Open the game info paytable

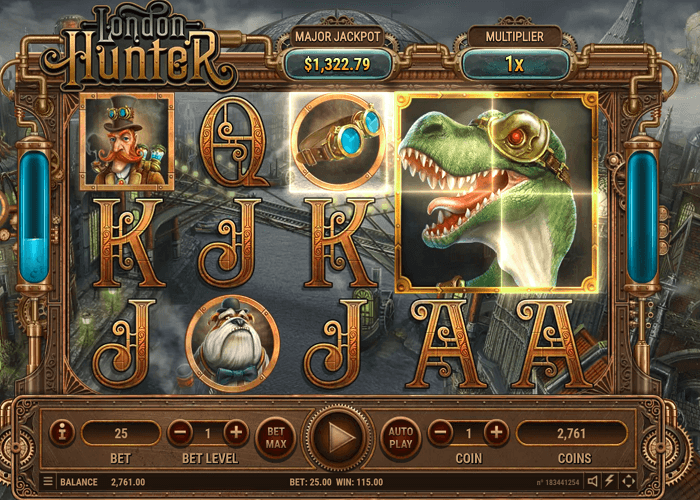tap(62, 433)
